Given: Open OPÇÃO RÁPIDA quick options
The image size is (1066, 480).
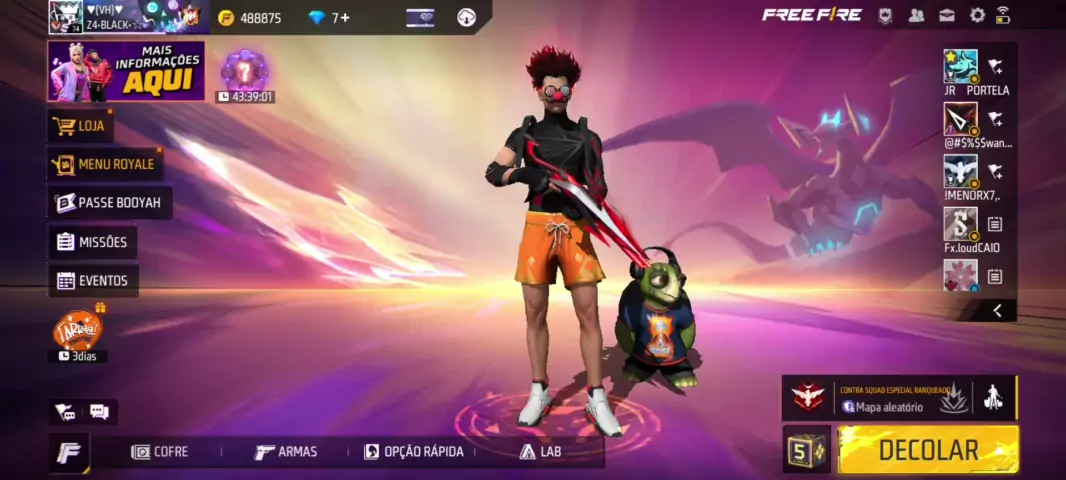Looking at the screenshot, I should point(414,452).
